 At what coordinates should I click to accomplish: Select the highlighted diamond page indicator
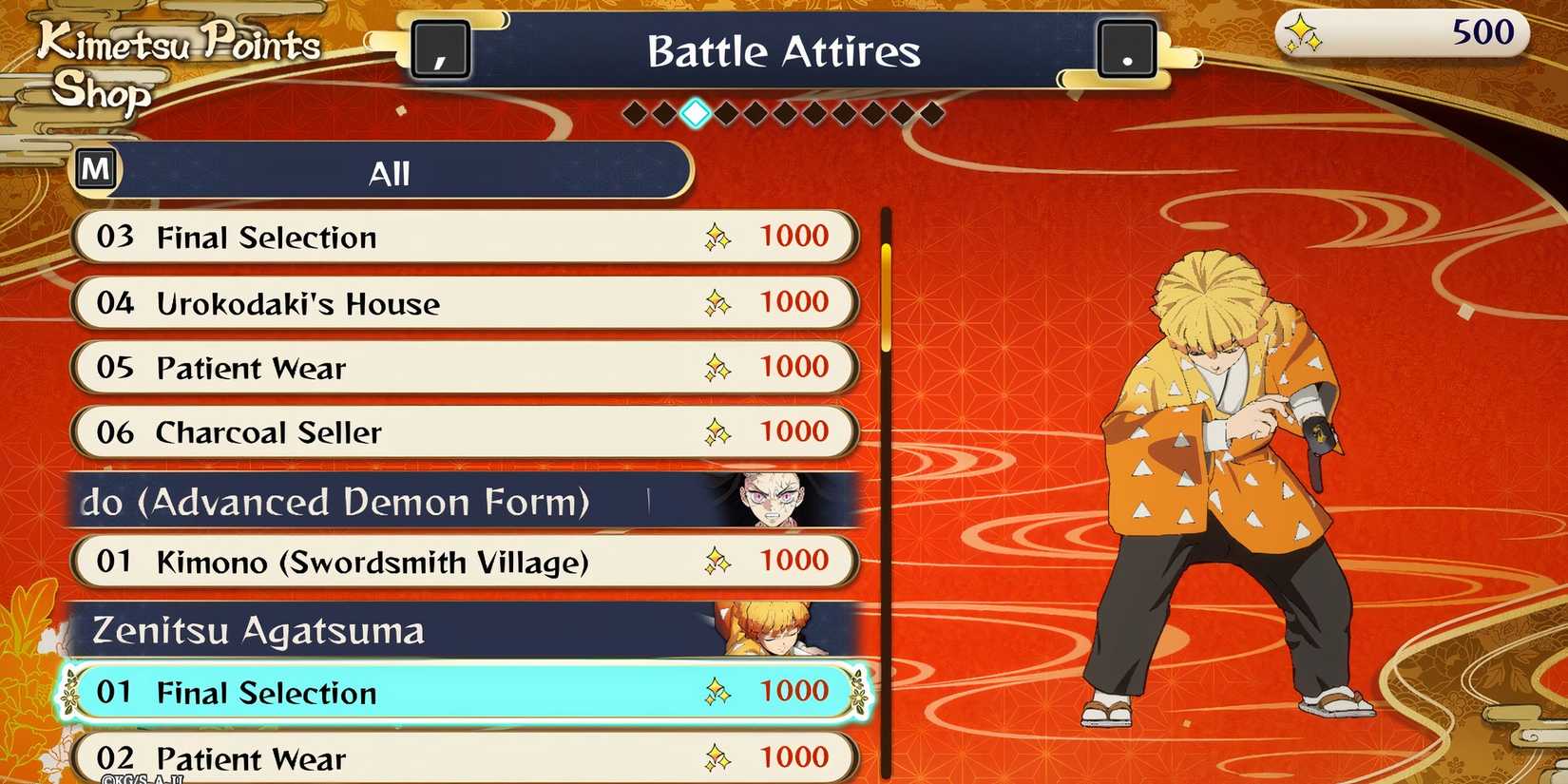click(x=695, y=112)
